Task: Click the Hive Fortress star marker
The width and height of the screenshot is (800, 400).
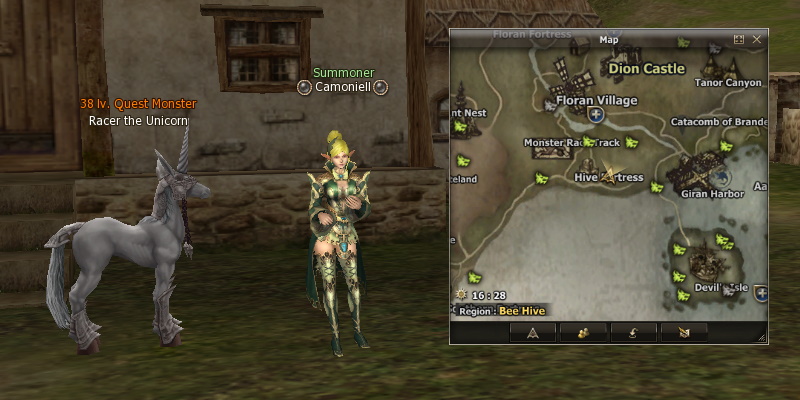Action: tap(607, 177)
